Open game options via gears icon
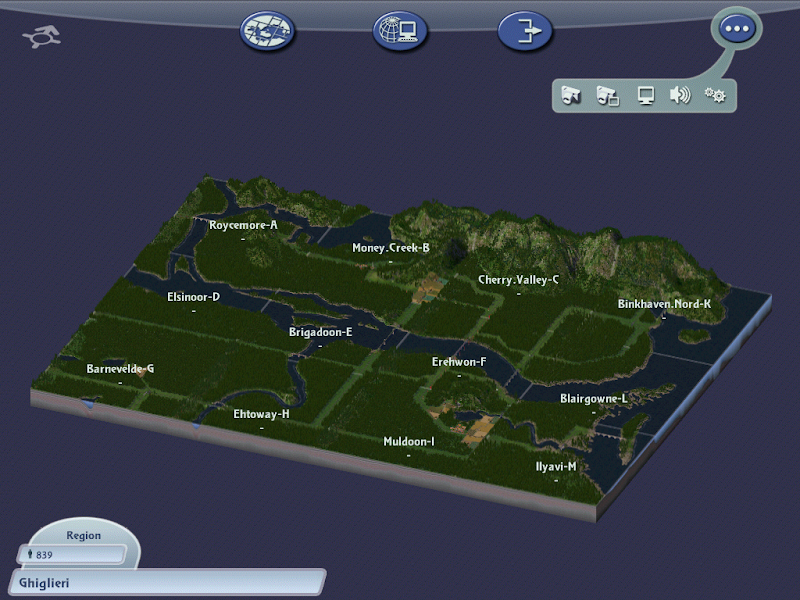Viewport: 800px width, 600px height. point(715,95)
